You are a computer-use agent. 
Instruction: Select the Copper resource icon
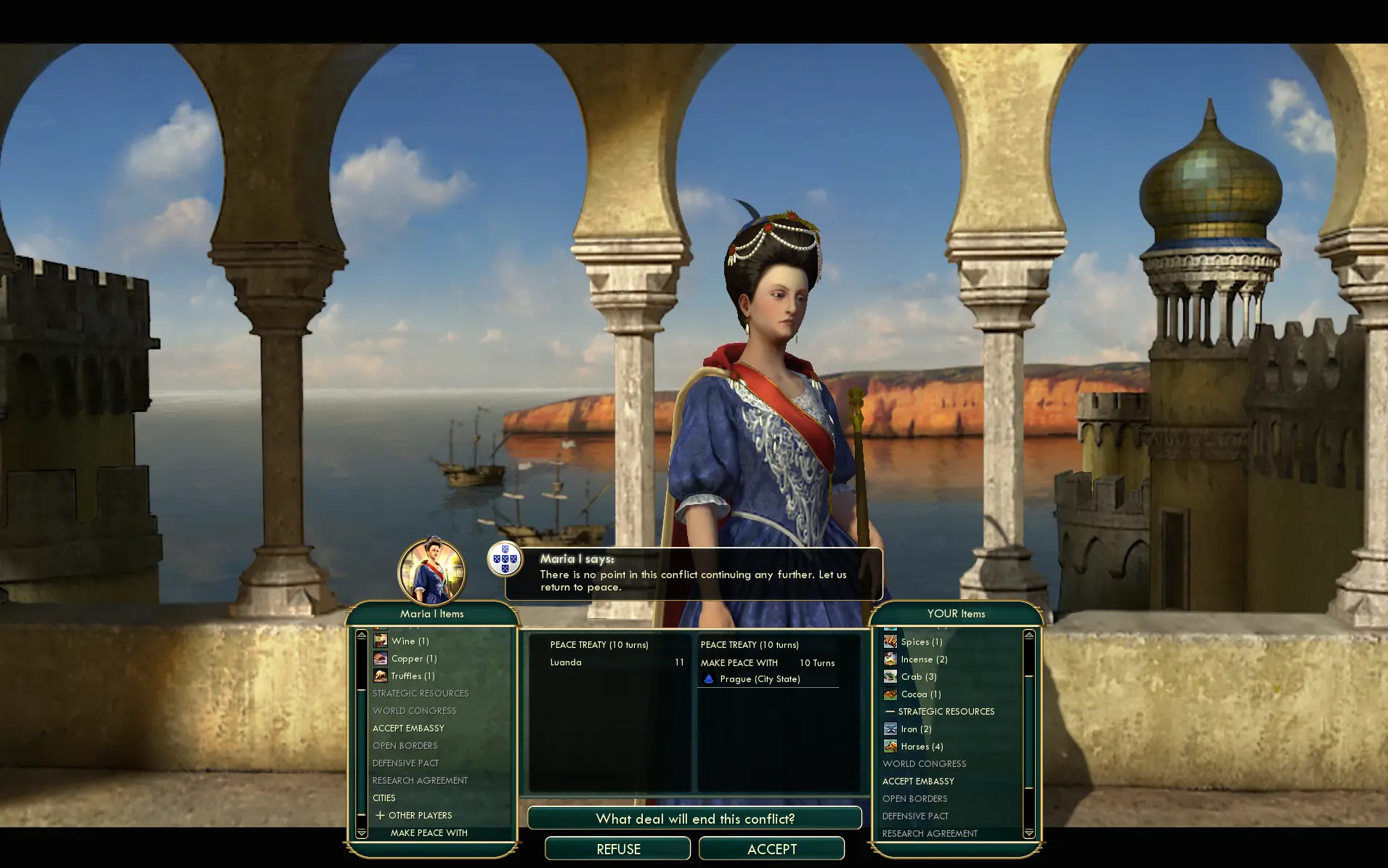[381, 659]
